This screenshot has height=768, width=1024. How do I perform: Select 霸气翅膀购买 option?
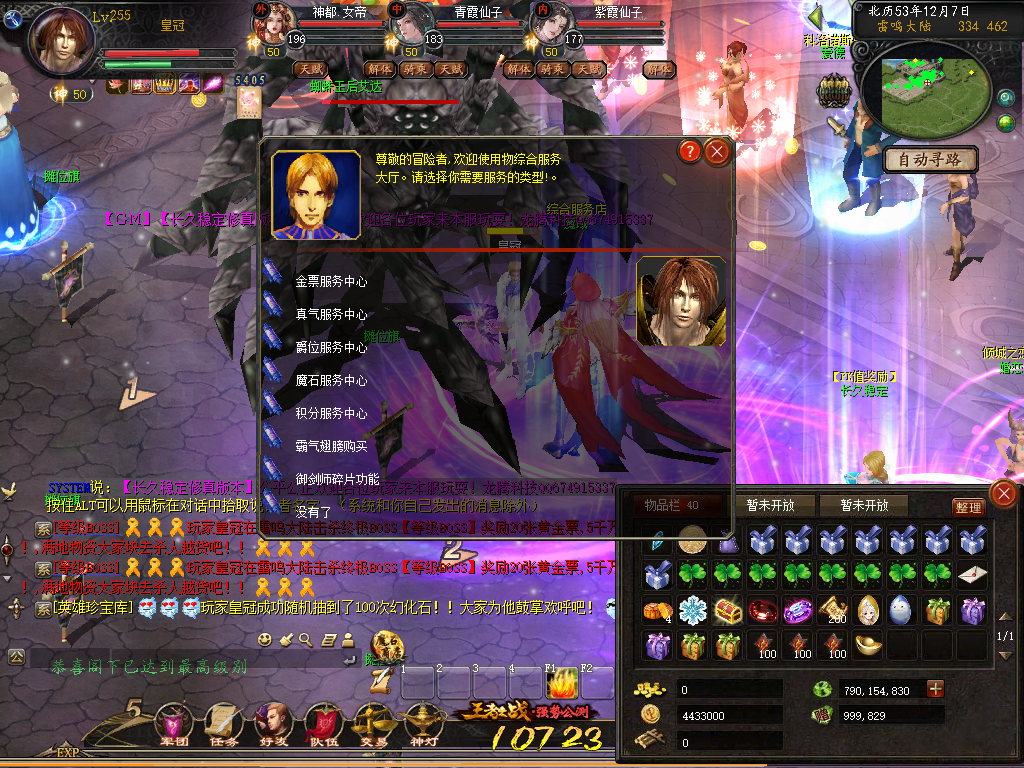coord(330,447)
